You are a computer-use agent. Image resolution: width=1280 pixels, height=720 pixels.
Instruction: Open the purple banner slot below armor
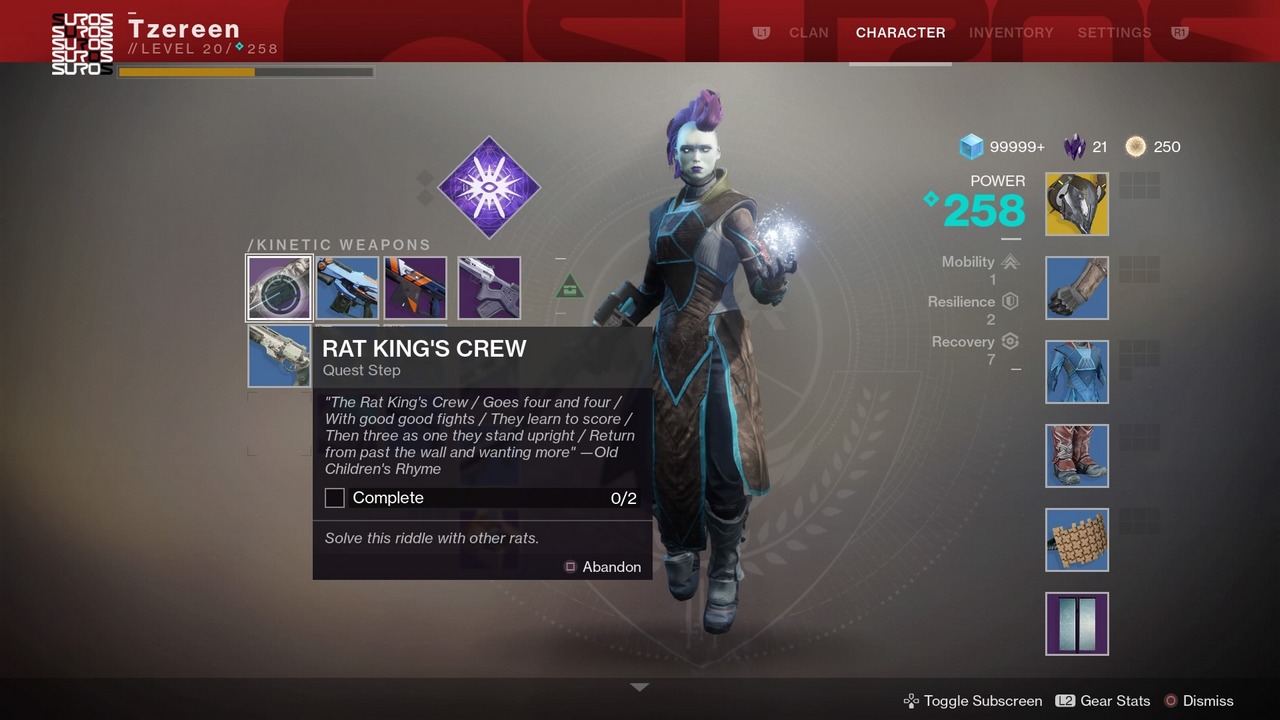[1077, 624]
